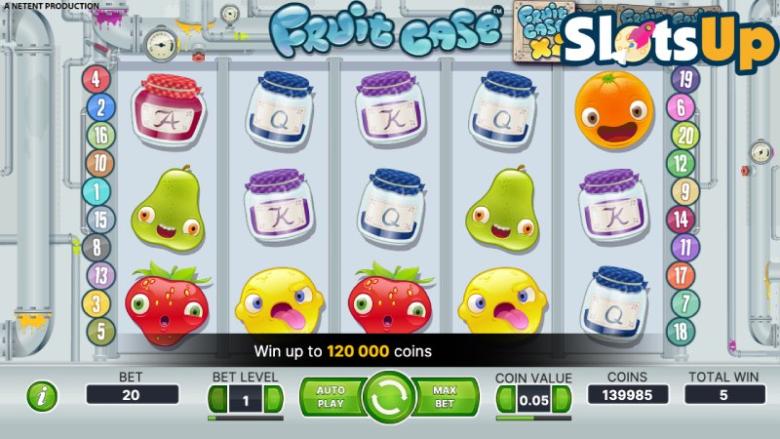Show payline 14 indicator
Screen dimensions: 780x439
682,220
